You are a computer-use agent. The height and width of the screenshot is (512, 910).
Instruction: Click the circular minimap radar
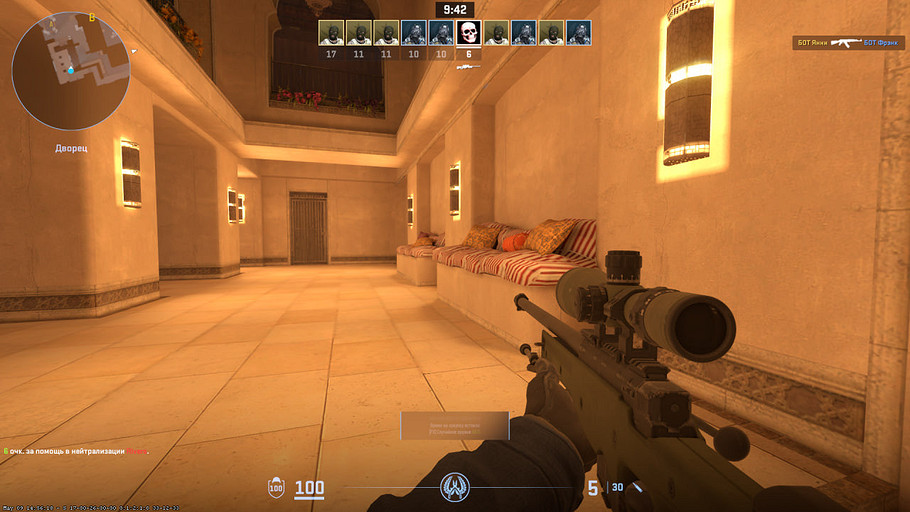[x=70, y=70]
